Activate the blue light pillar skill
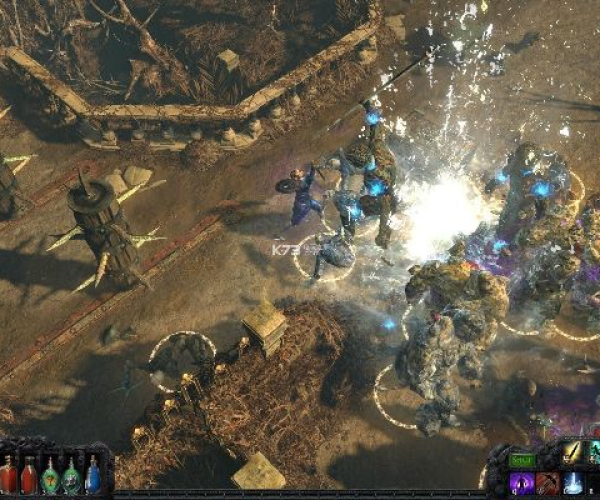Image resolution: width=600 pixels, height=500 pixels. [573, 484]
